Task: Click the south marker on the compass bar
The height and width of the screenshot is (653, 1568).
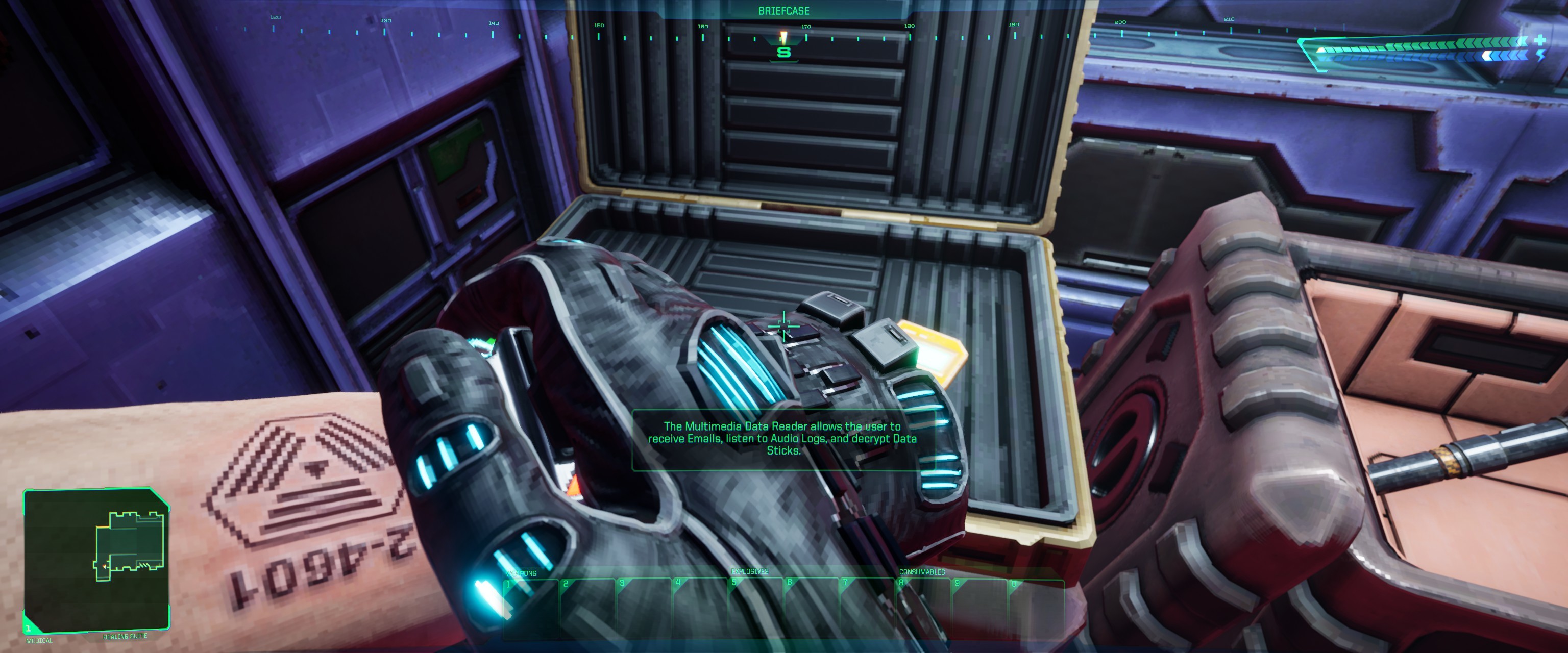Action: pyautogui.click(x=784, y=53)
